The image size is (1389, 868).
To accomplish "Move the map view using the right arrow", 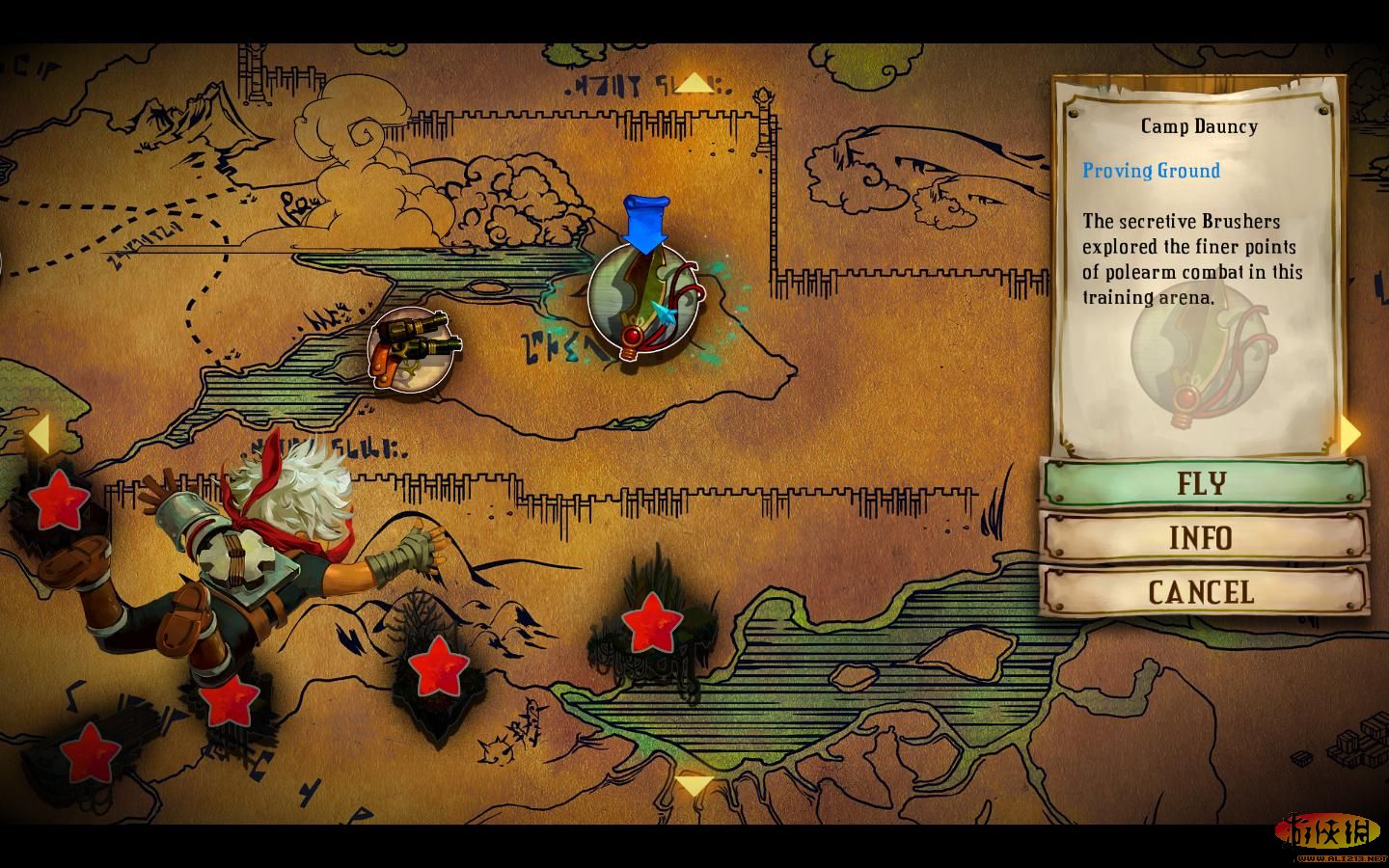I will click(1351, 435).
